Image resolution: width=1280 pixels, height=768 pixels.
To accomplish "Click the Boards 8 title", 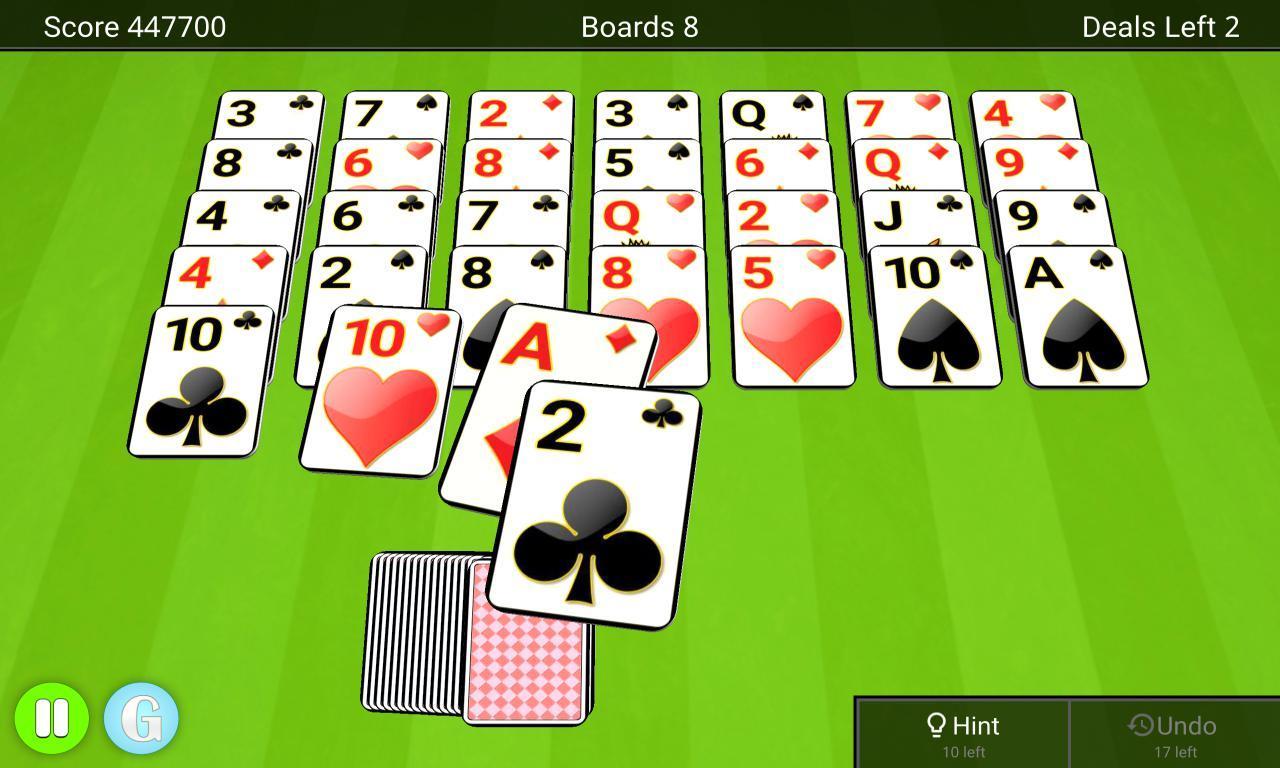I will [638, 26].
